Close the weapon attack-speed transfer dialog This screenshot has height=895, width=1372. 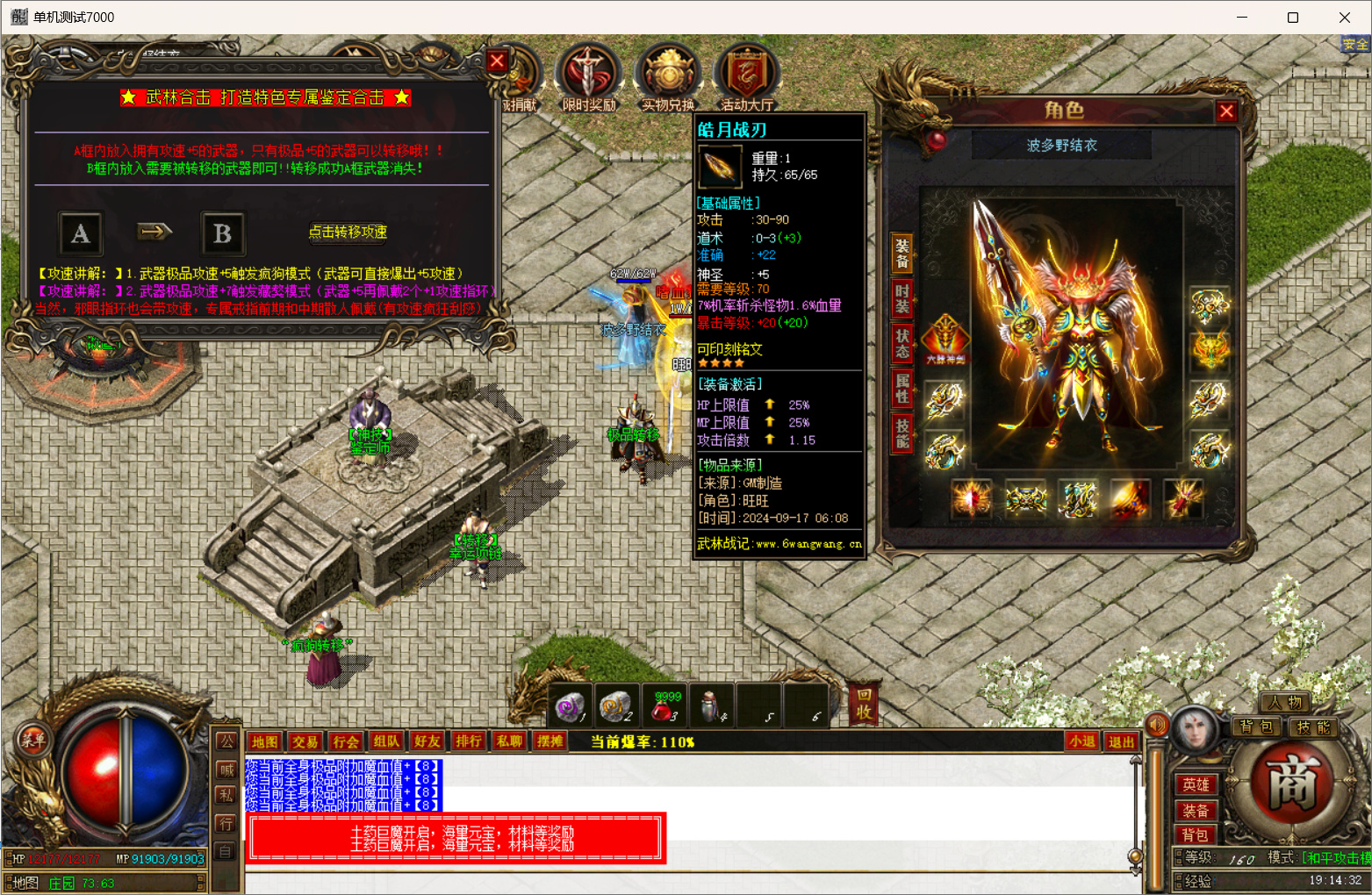(497, 61)
